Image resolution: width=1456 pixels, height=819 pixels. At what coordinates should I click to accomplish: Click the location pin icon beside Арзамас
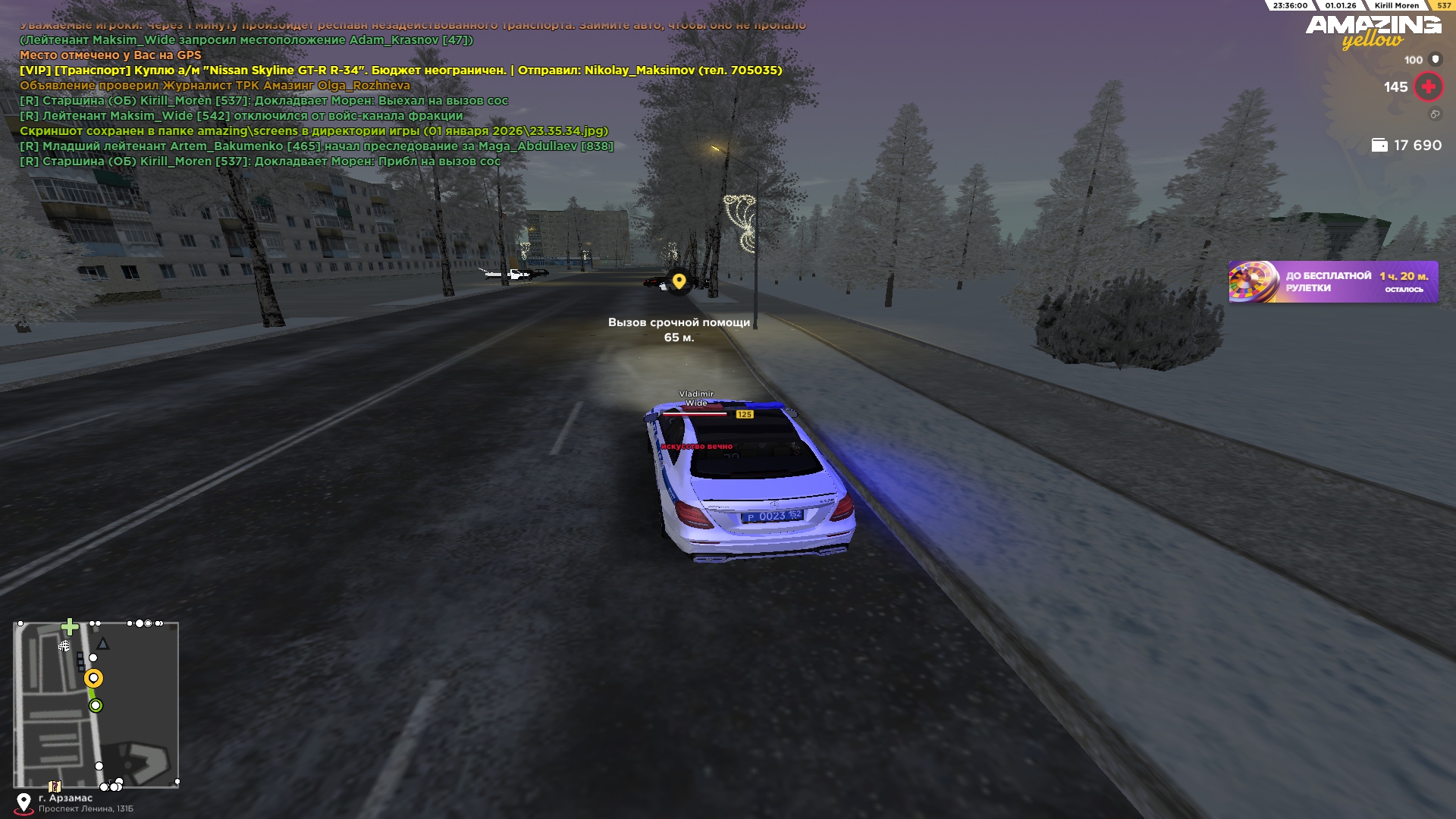coord(24,802)
